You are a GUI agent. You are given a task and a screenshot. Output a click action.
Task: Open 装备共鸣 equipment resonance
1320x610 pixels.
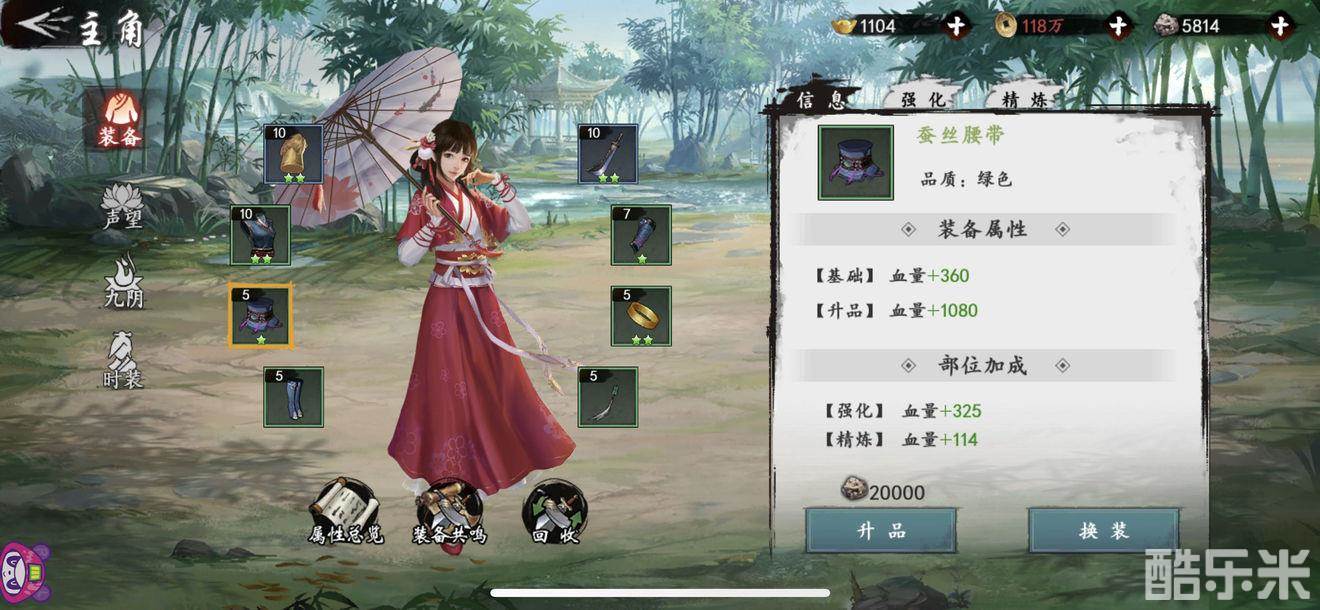(449, 512)
